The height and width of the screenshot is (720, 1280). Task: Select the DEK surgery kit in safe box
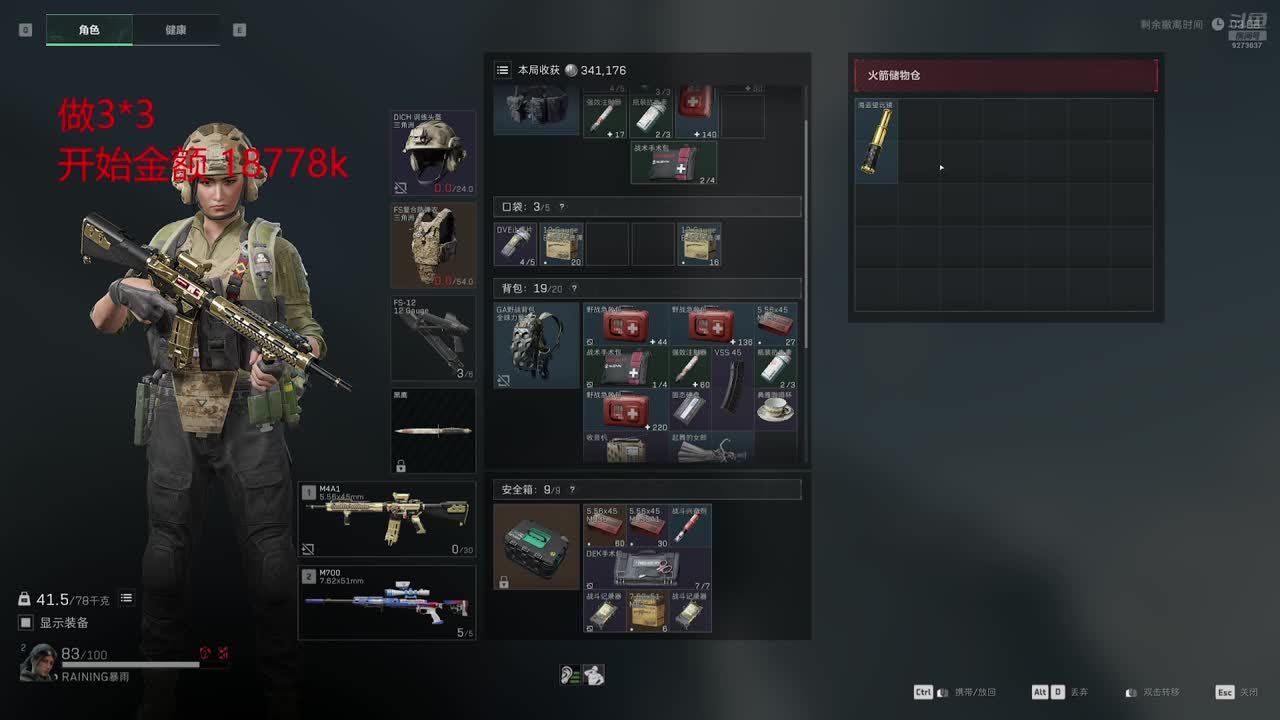click(x=647, y=568)
